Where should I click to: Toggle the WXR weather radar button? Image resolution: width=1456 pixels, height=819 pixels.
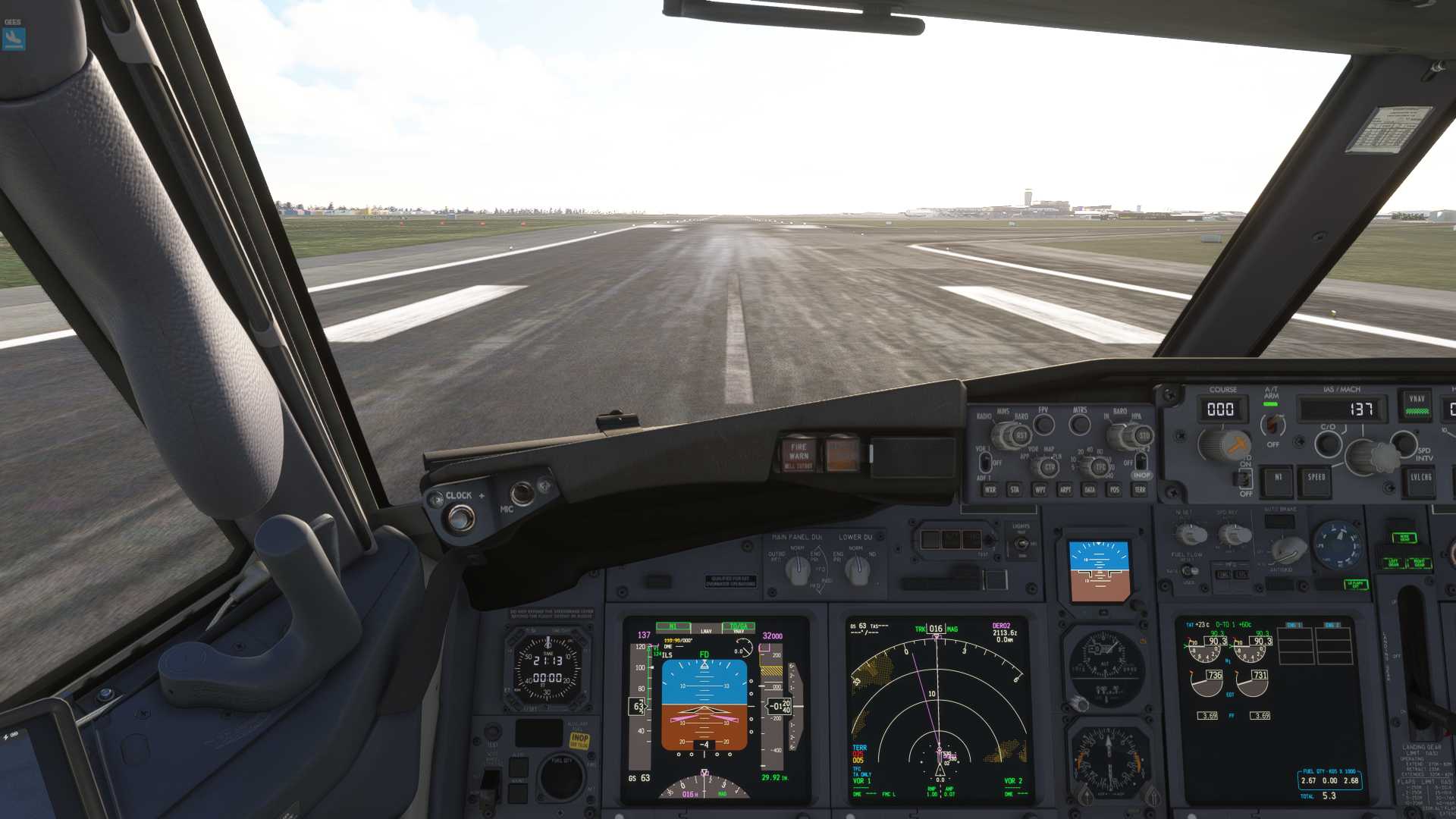pos(990,490)
